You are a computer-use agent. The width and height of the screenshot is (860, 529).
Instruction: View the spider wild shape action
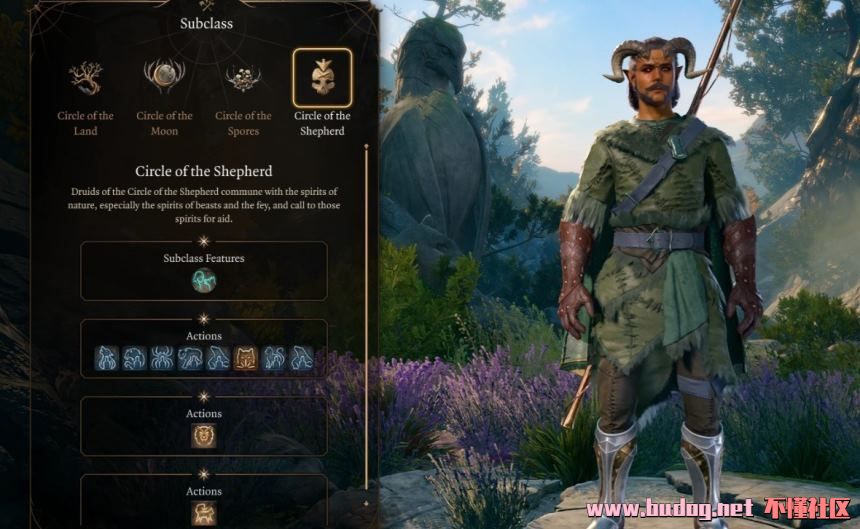(162, 358)
